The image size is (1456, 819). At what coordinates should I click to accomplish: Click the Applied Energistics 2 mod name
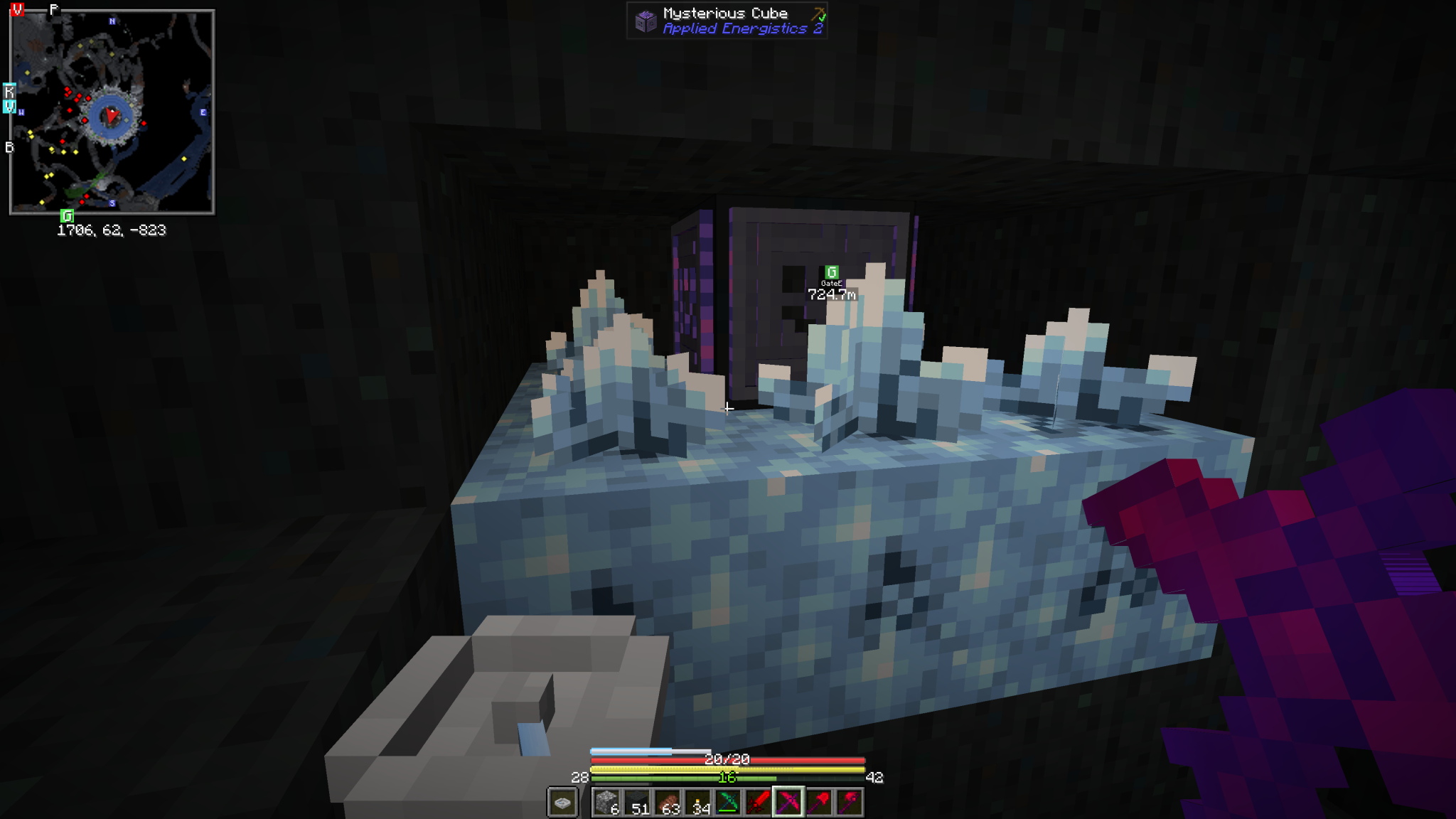(x=742, y=29)
